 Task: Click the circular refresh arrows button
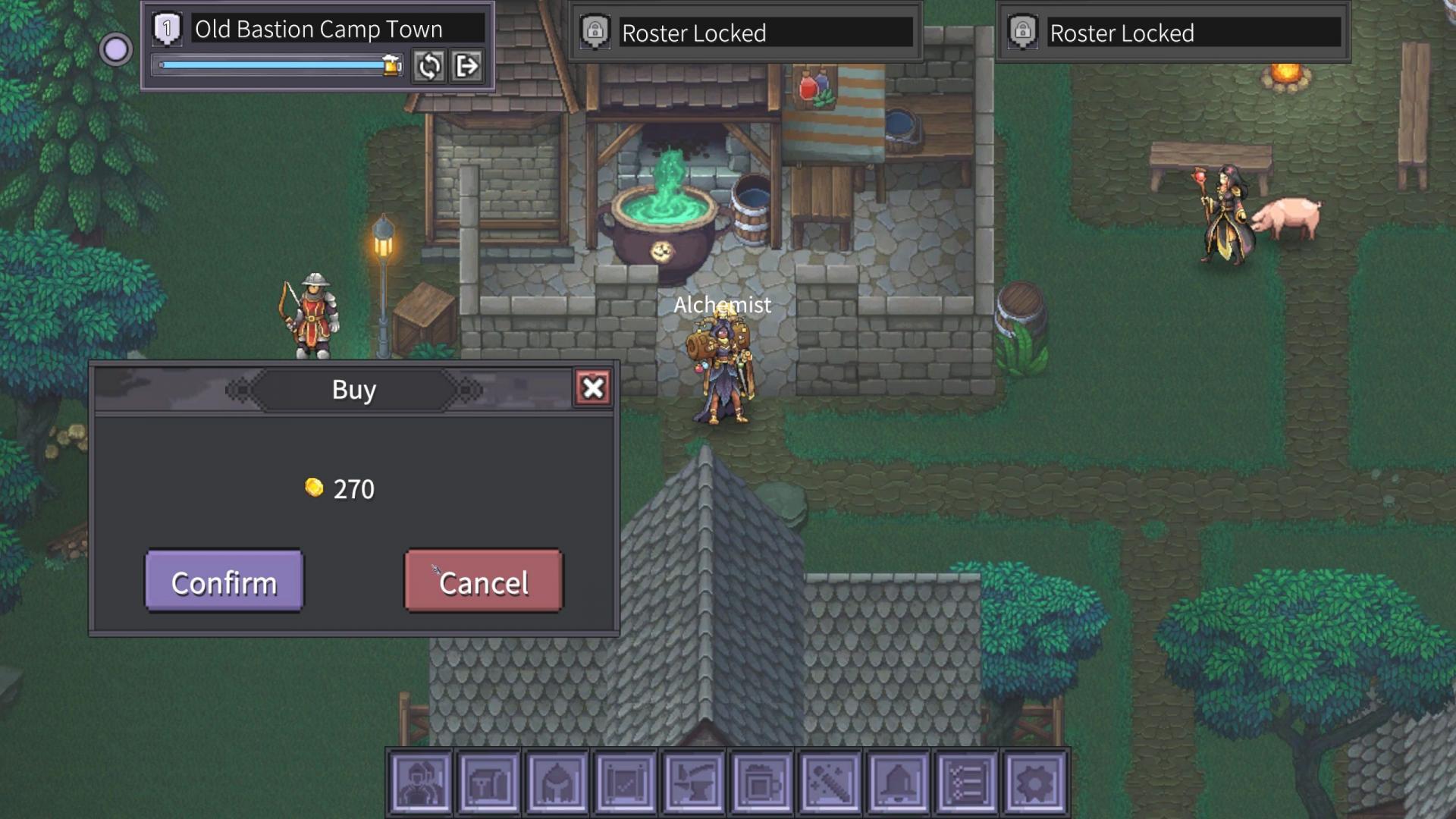tap(428, 67)
